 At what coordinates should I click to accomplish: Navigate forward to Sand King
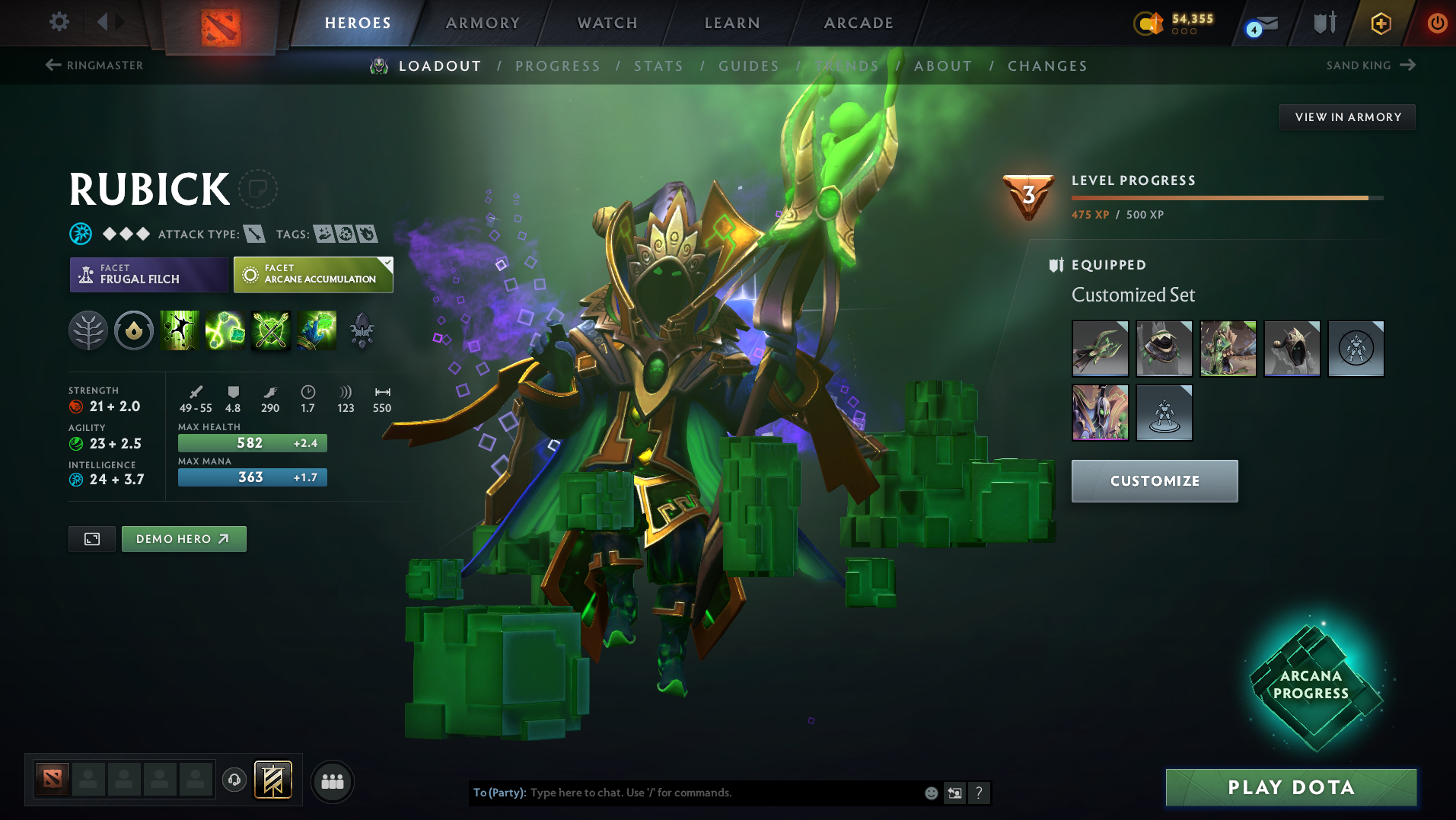pos(1371,65)
